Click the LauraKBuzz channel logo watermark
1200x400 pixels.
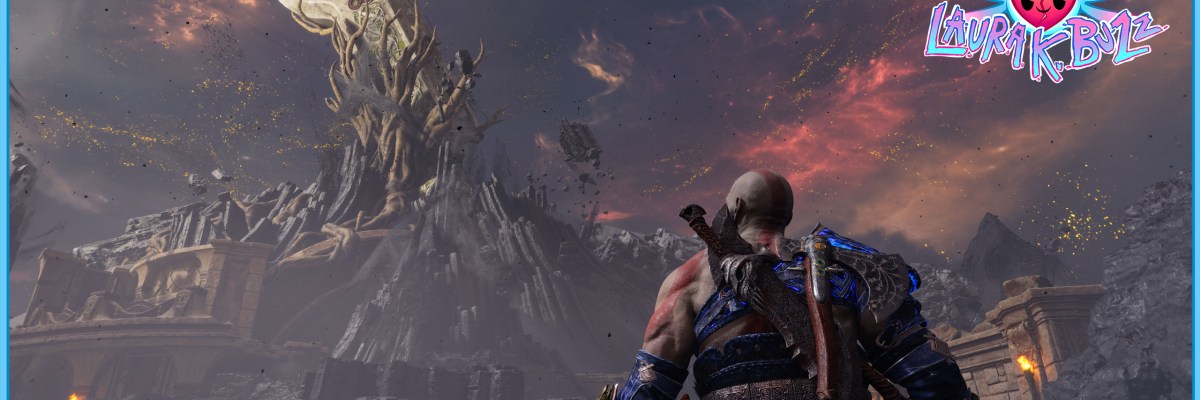1044,36
